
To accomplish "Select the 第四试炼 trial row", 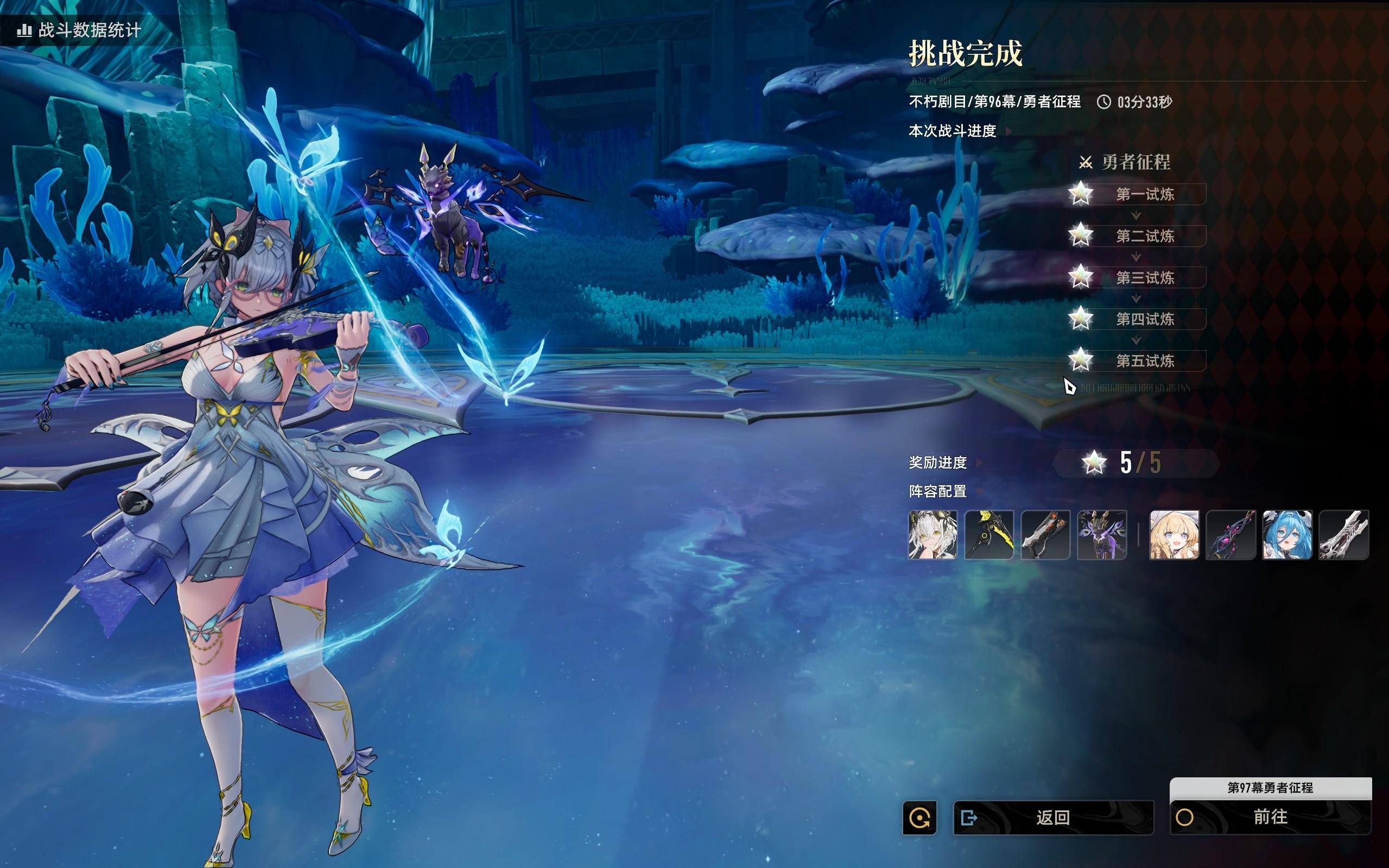I will [1145, 319].
